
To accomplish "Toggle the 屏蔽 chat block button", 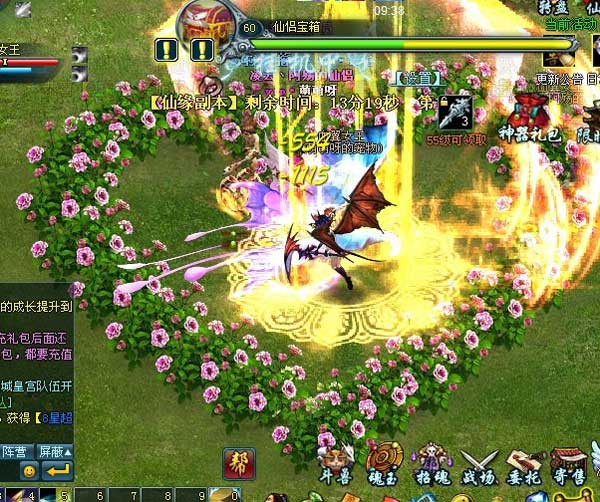I will pyautogui.click(x=53, y=452).
